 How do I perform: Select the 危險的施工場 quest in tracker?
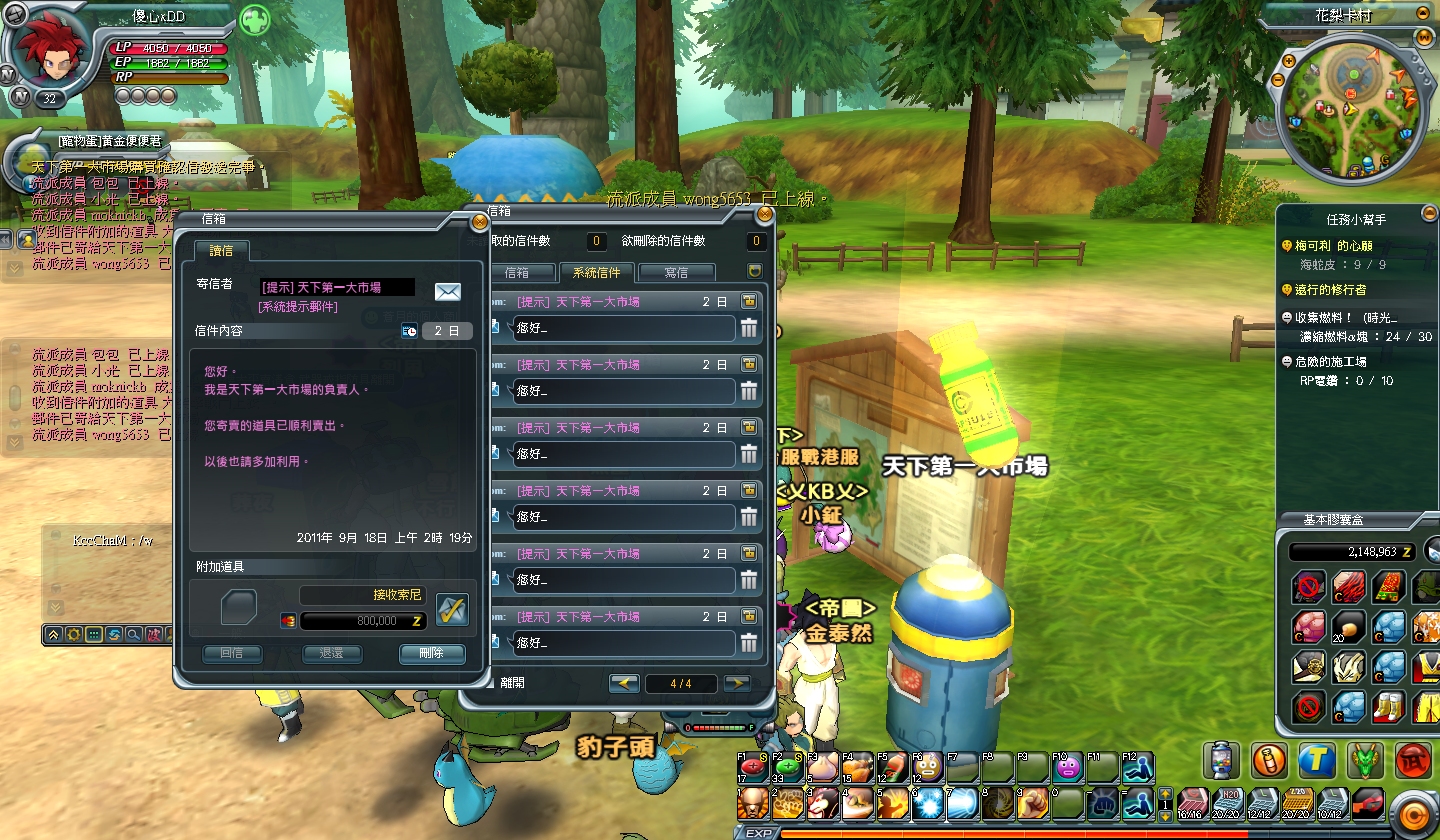click(1330, 362)
